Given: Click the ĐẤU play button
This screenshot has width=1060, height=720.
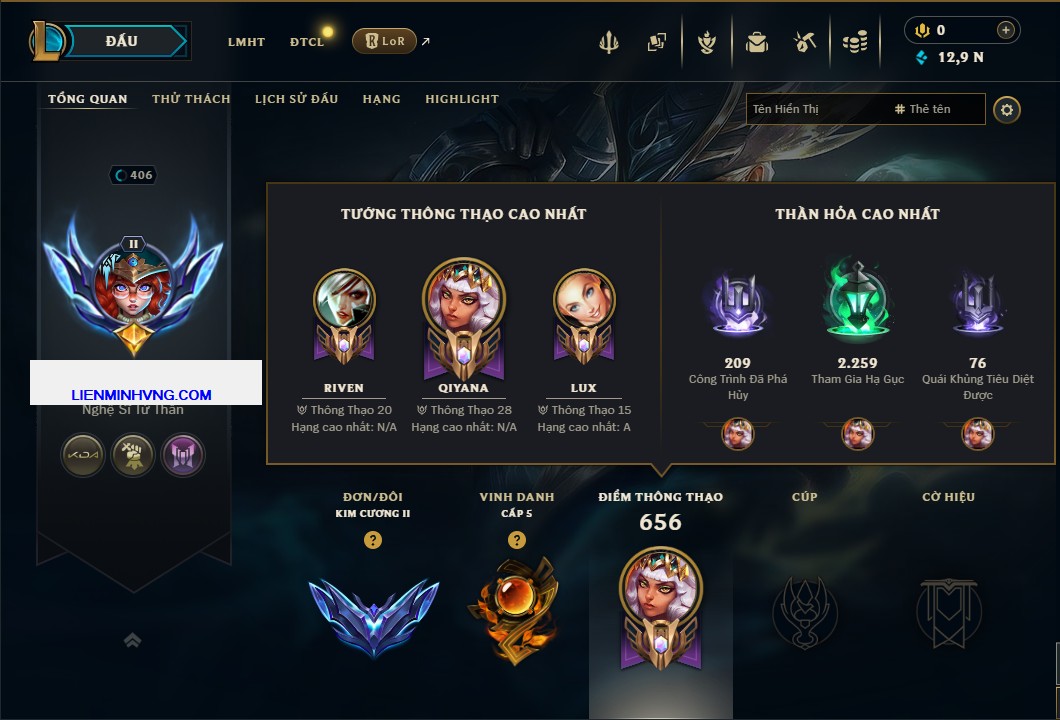Looking at the screenshot, I should (121, 41).
